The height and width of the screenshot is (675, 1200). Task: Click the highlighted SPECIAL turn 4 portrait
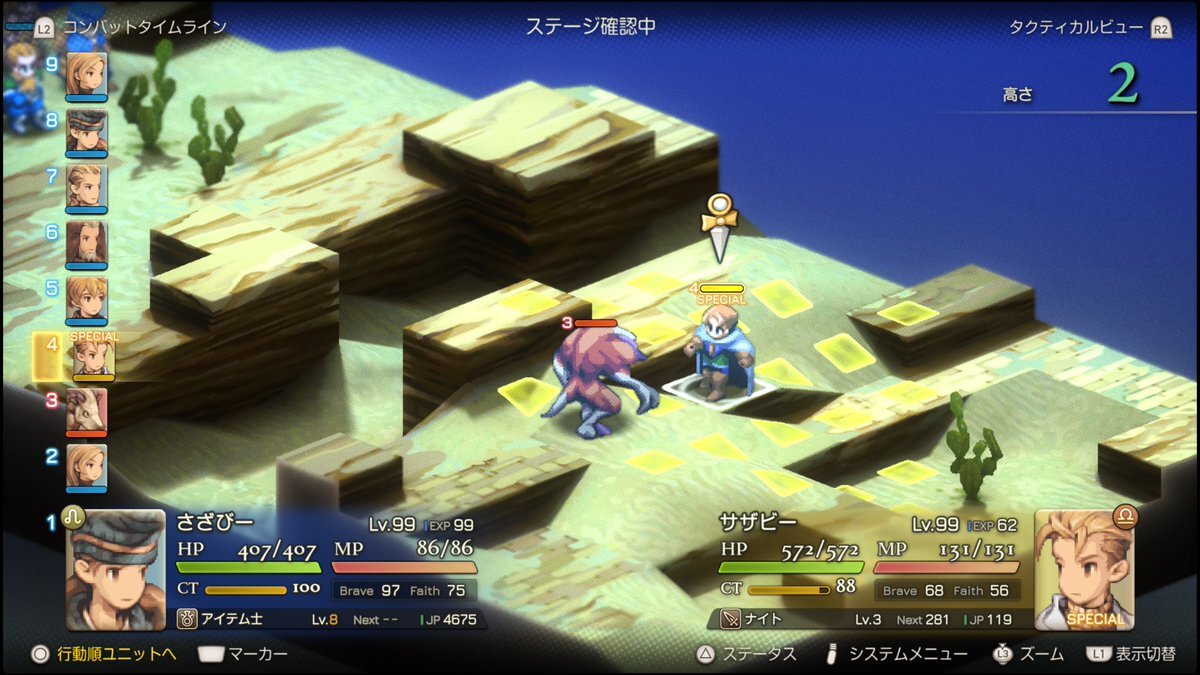[x=92, y=357]
